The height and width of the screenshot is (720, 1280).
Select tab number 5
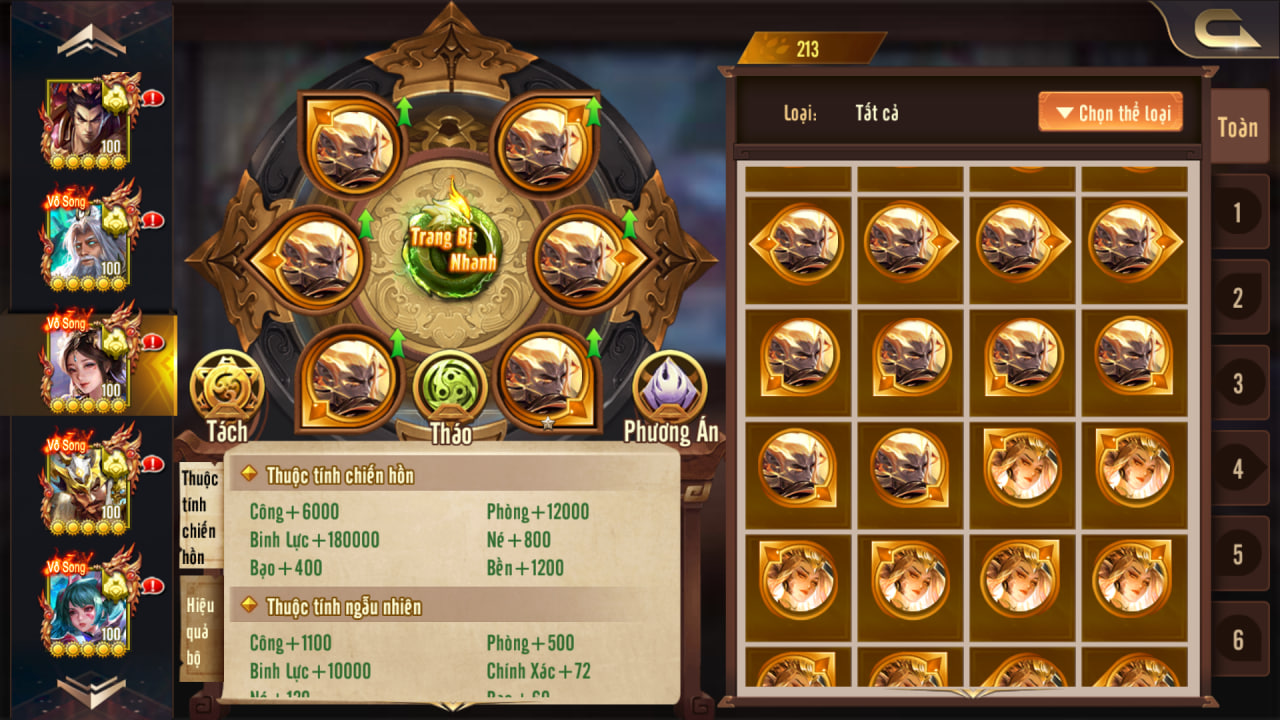pyautogui.click(x=1238, y=554)
